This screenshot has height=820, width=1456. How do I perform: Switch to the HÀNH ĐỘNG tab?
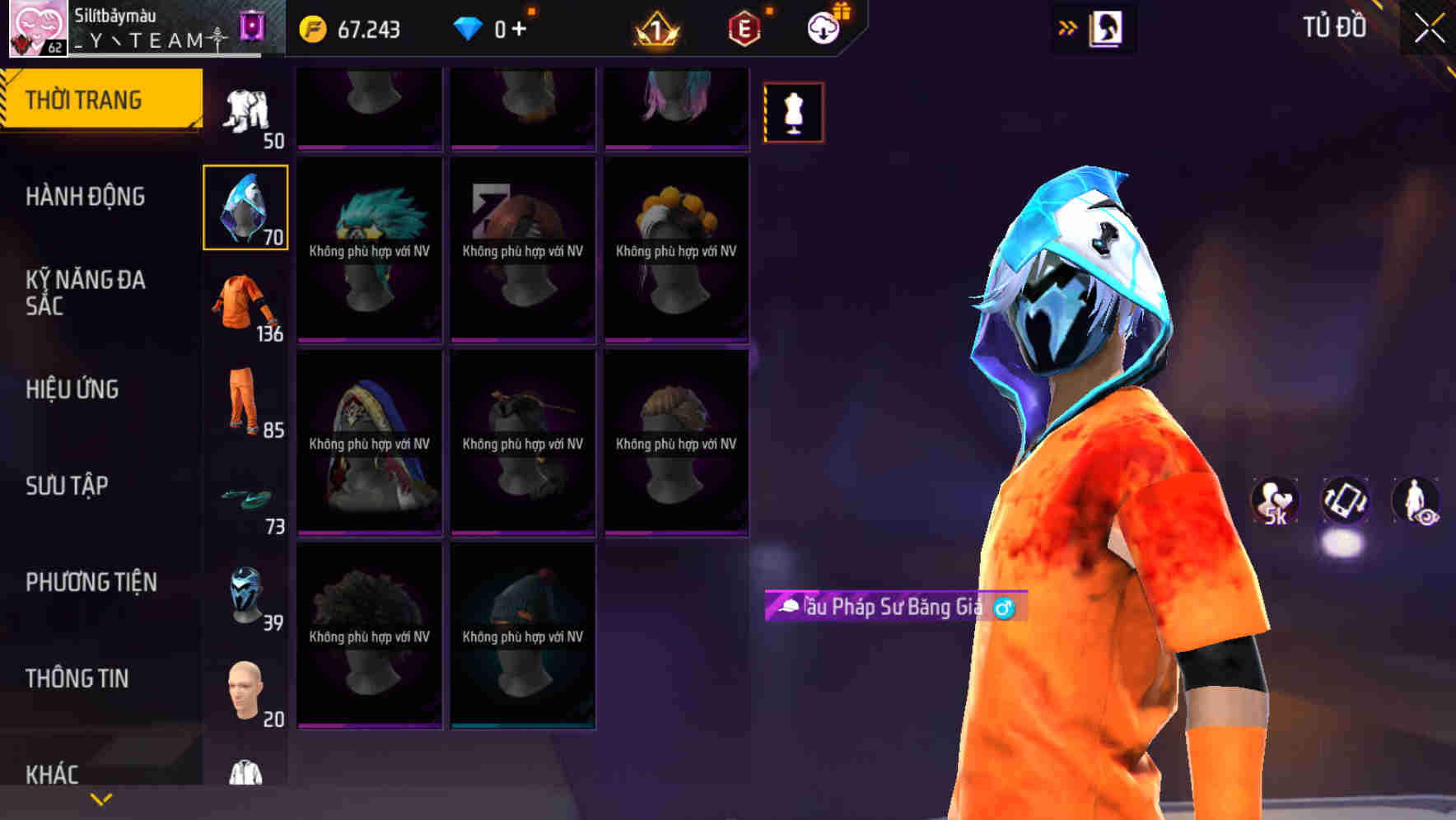(x=86, y=198)
